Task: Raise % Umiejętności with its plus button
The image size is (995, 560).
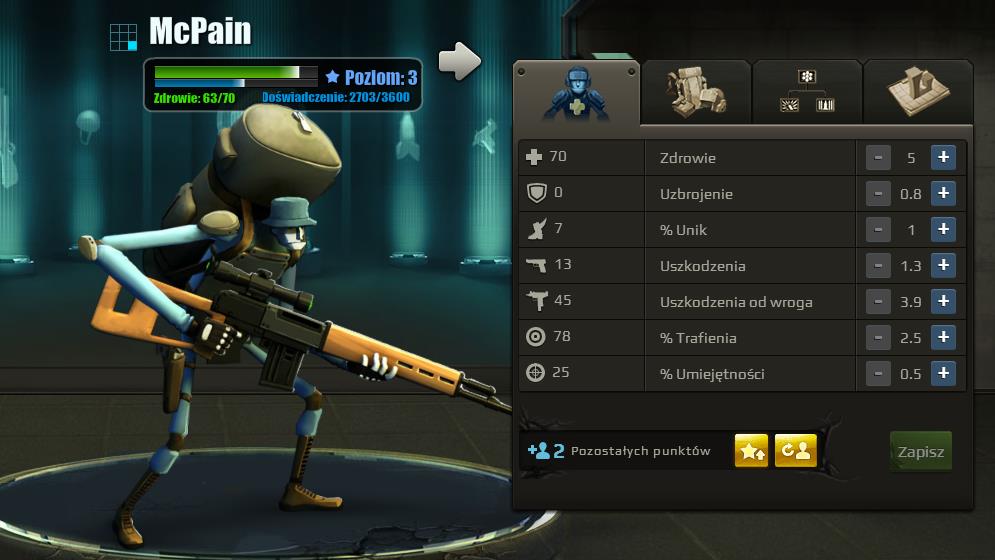Action: pos(942,374)
